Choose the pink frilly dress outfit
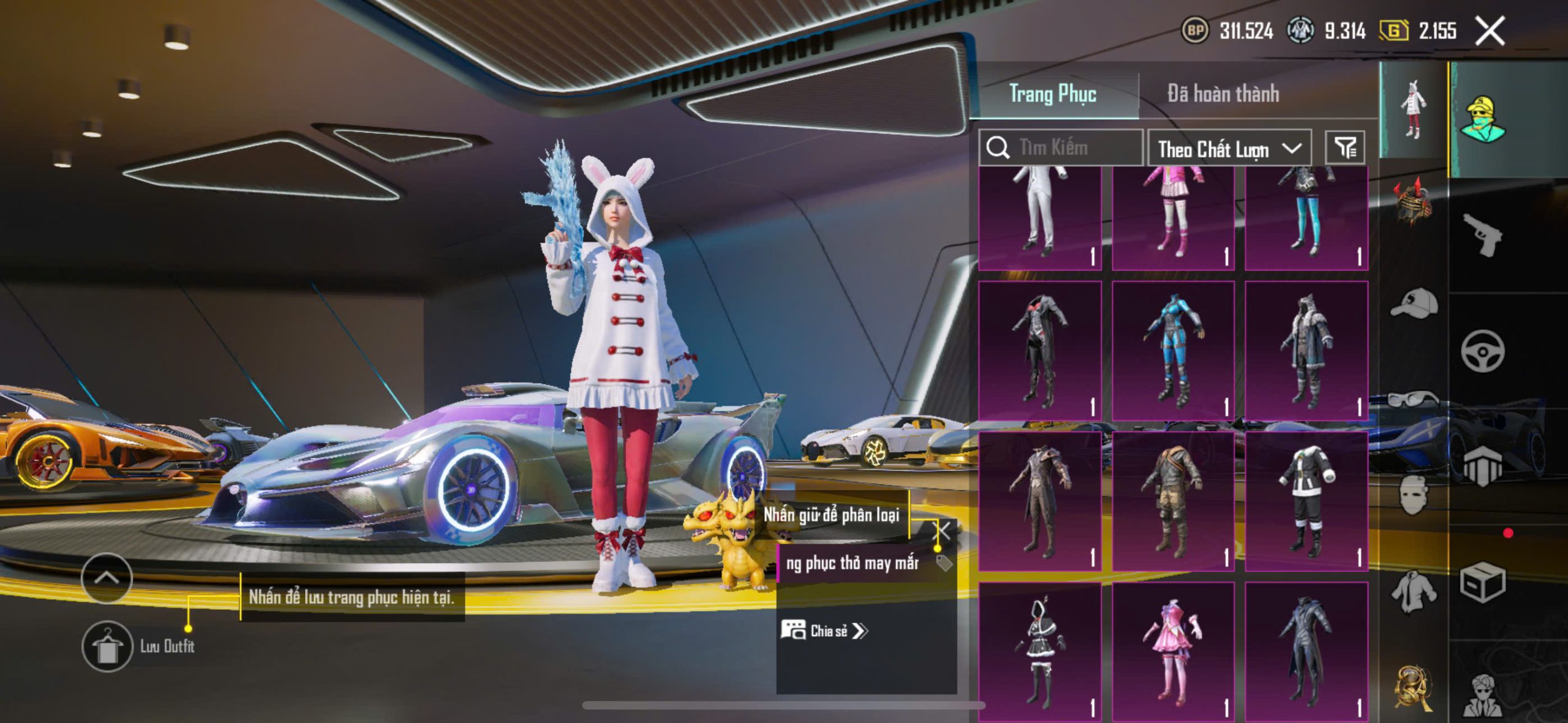The width and height of the screenshot is (1568, 723). (1173, 651)
